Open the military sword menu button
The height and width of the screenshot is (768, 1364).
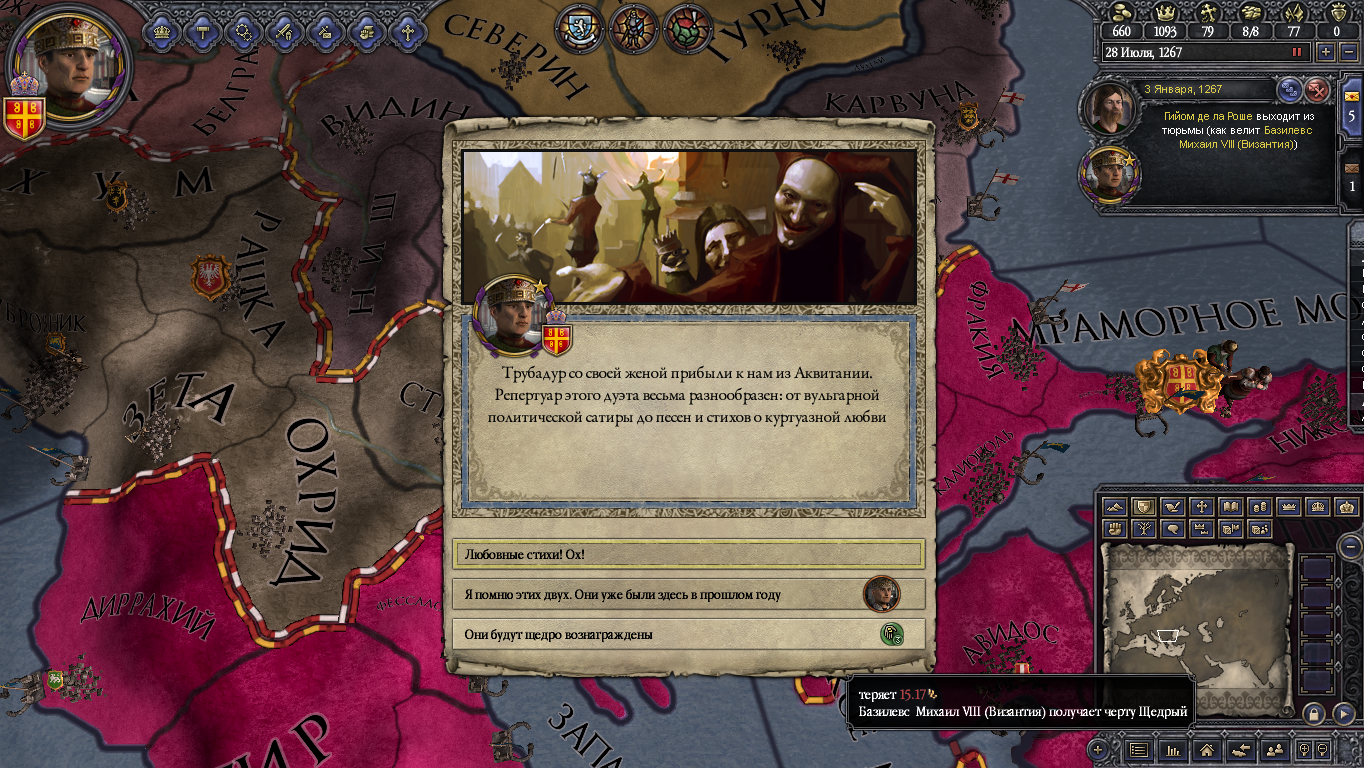[284, 30]
